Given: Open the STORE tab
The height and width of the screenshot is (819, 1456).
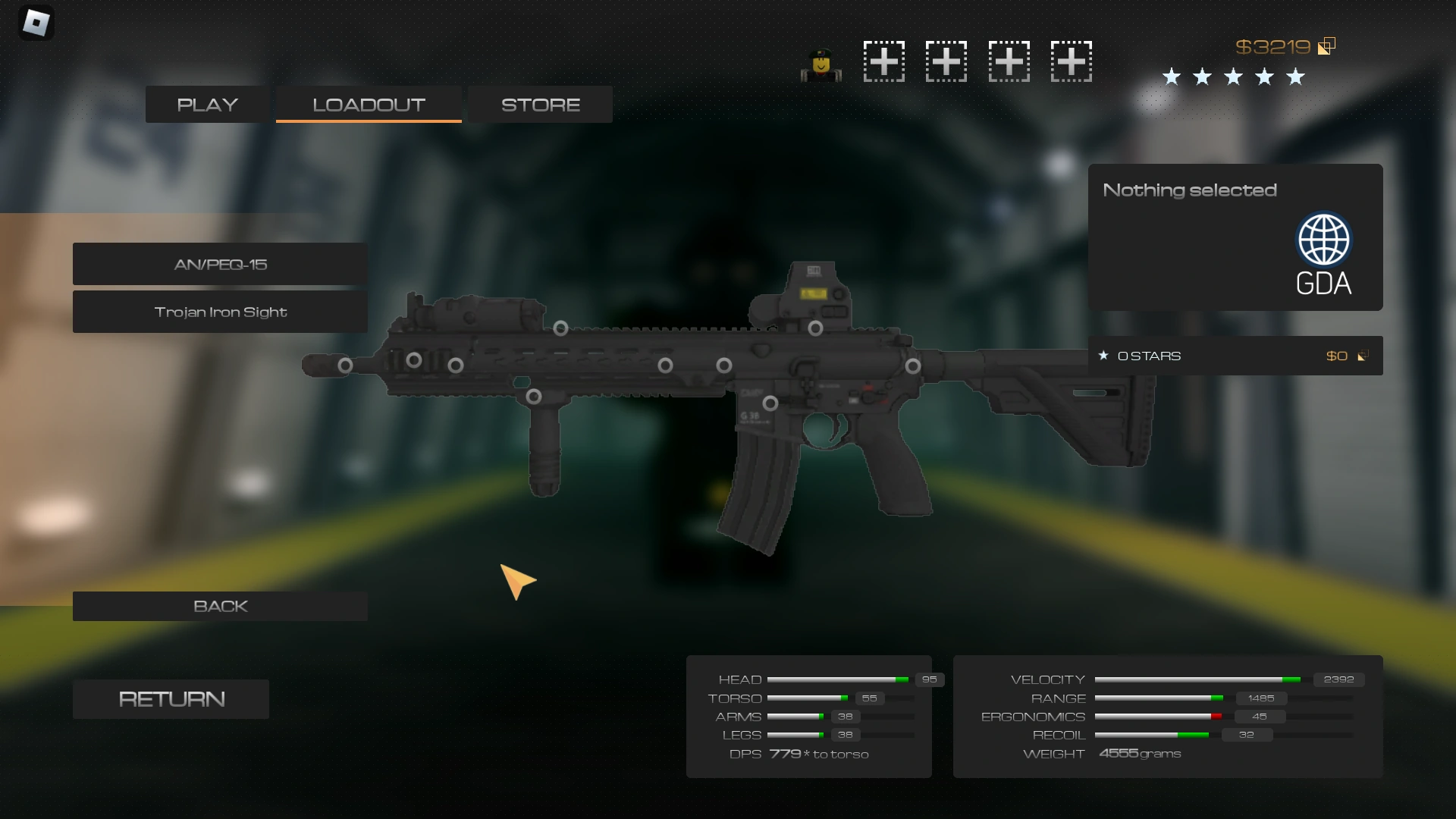Looking at the screenshot, I should point(539,104).
